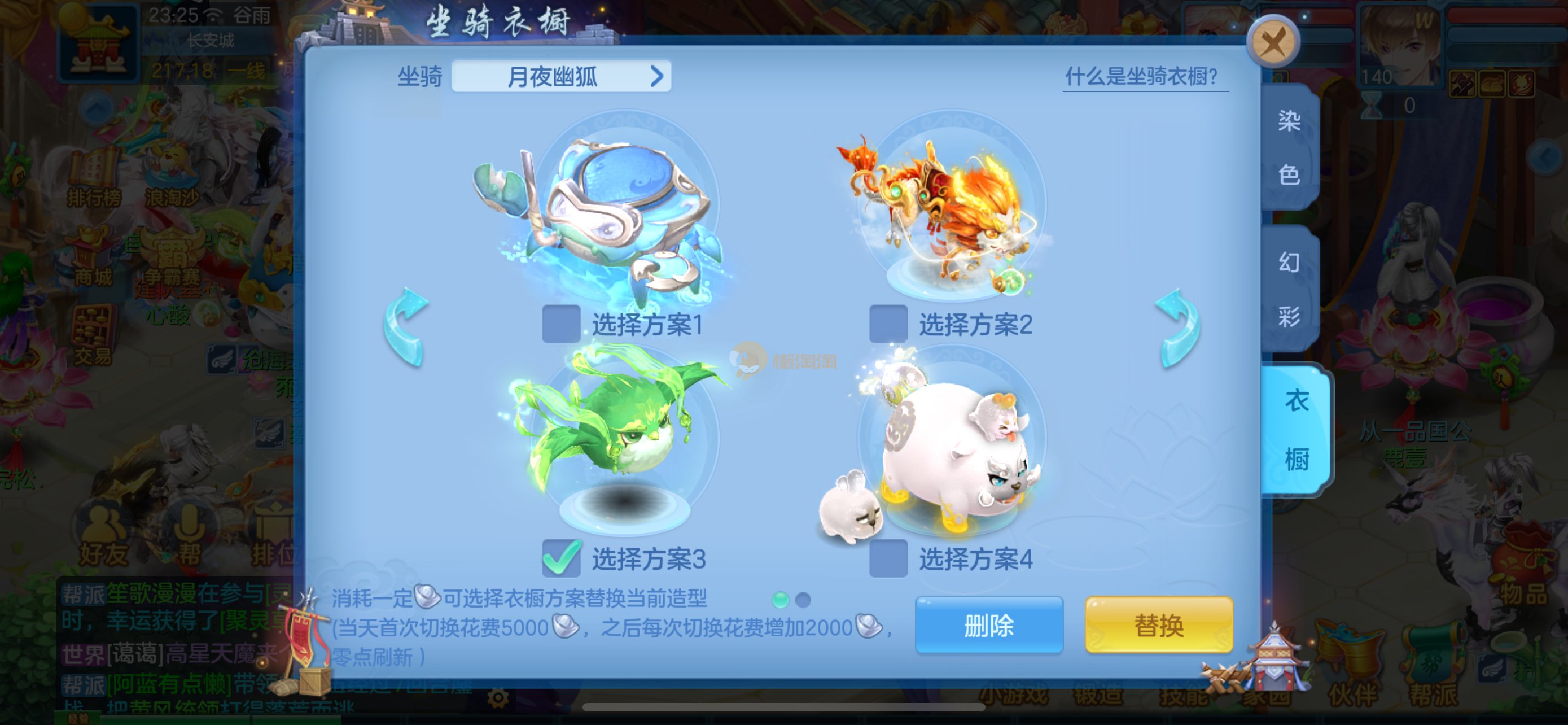Screen dimensions: 1568x725
Task: Click the blue 删除 button
Action: 988,624
